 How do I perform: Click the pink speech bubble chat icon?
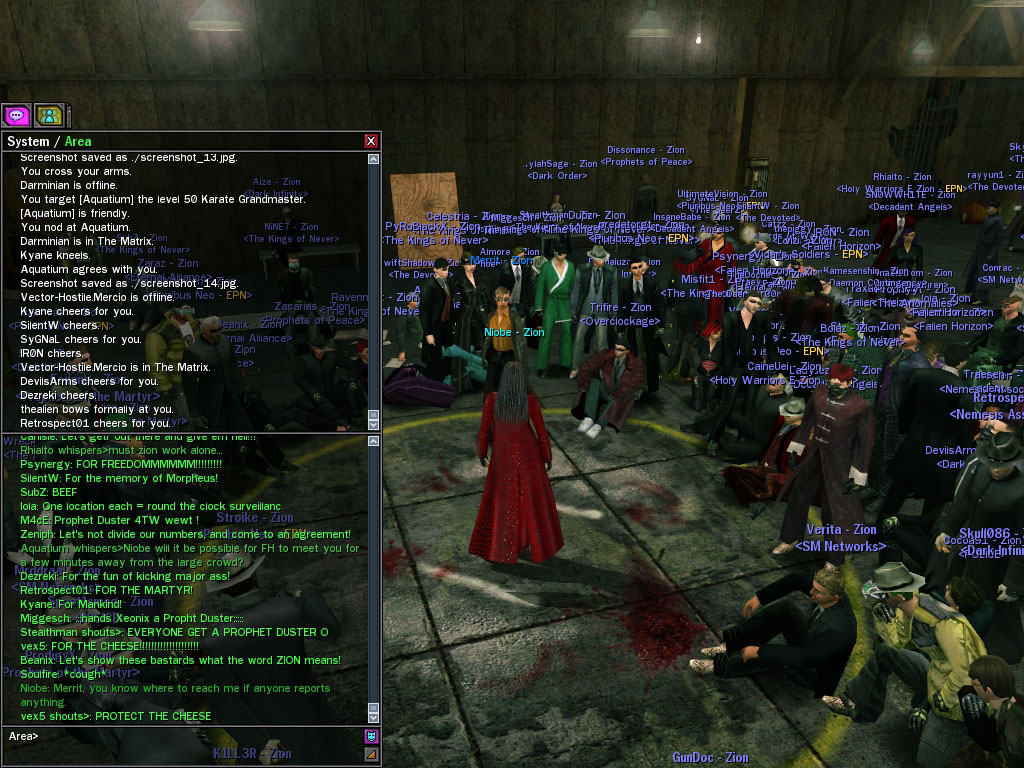point(16,115)
